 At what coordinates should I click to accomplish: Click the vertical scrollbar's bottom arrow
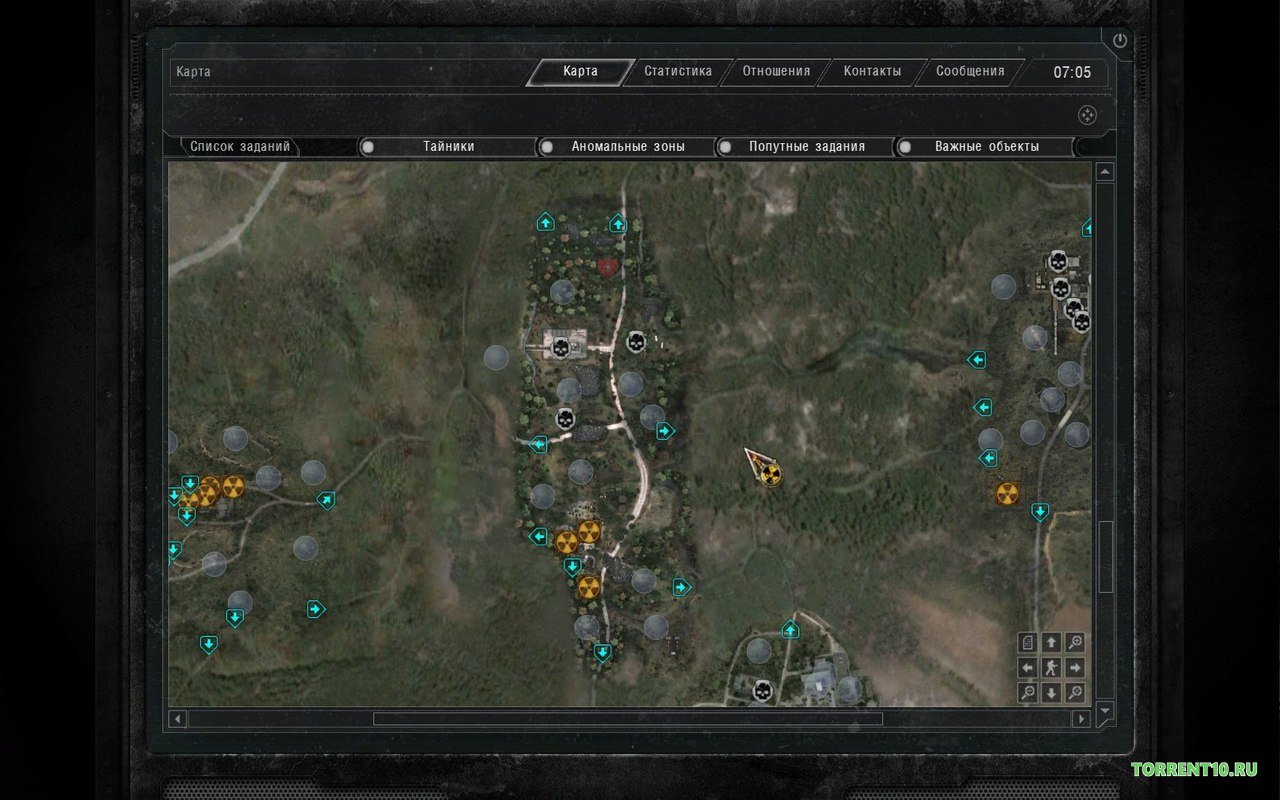(x=1105, y=711)
